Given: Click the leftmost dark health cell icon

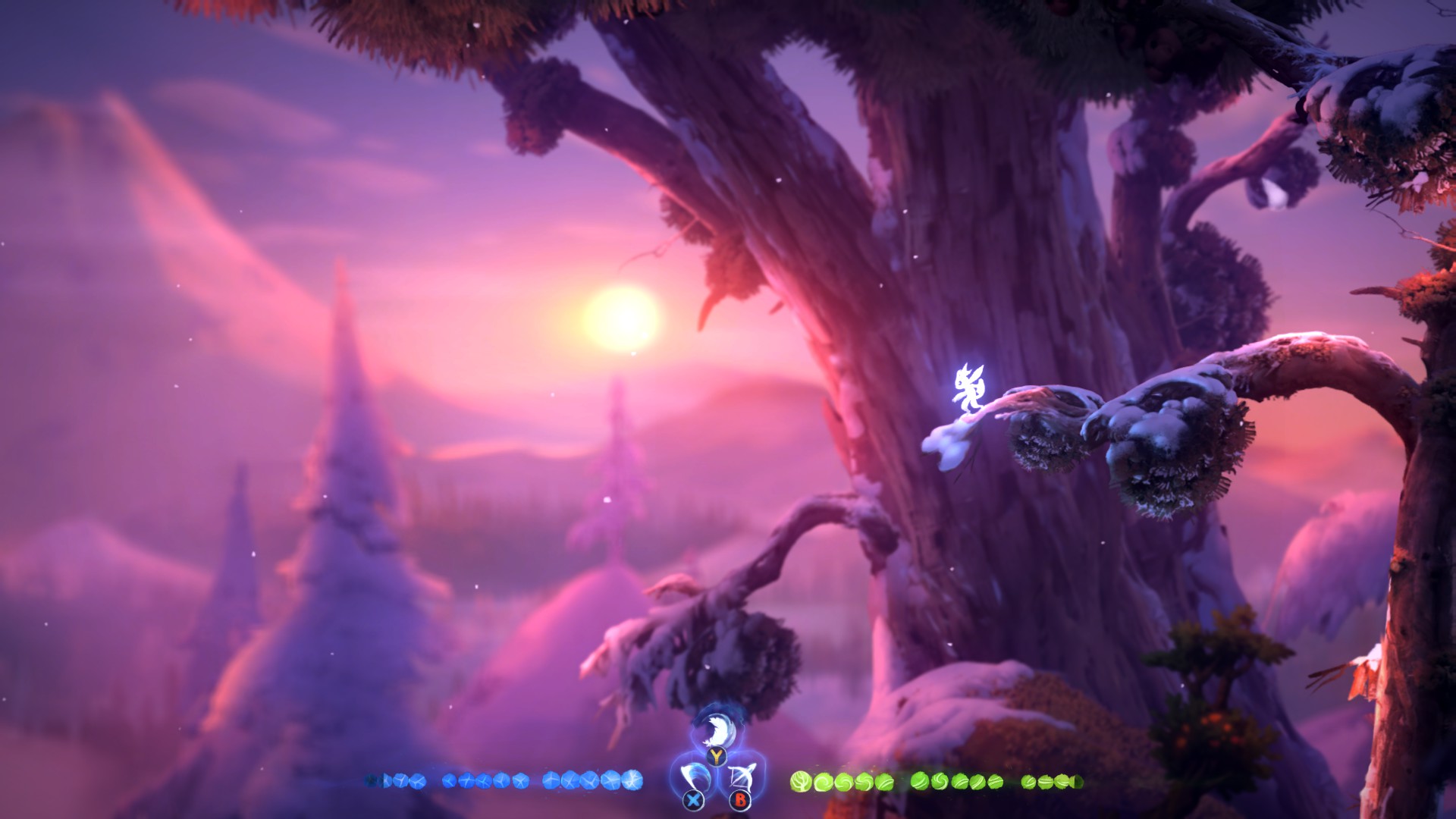Looking at the screenshot, I should (x=372, y=780).
